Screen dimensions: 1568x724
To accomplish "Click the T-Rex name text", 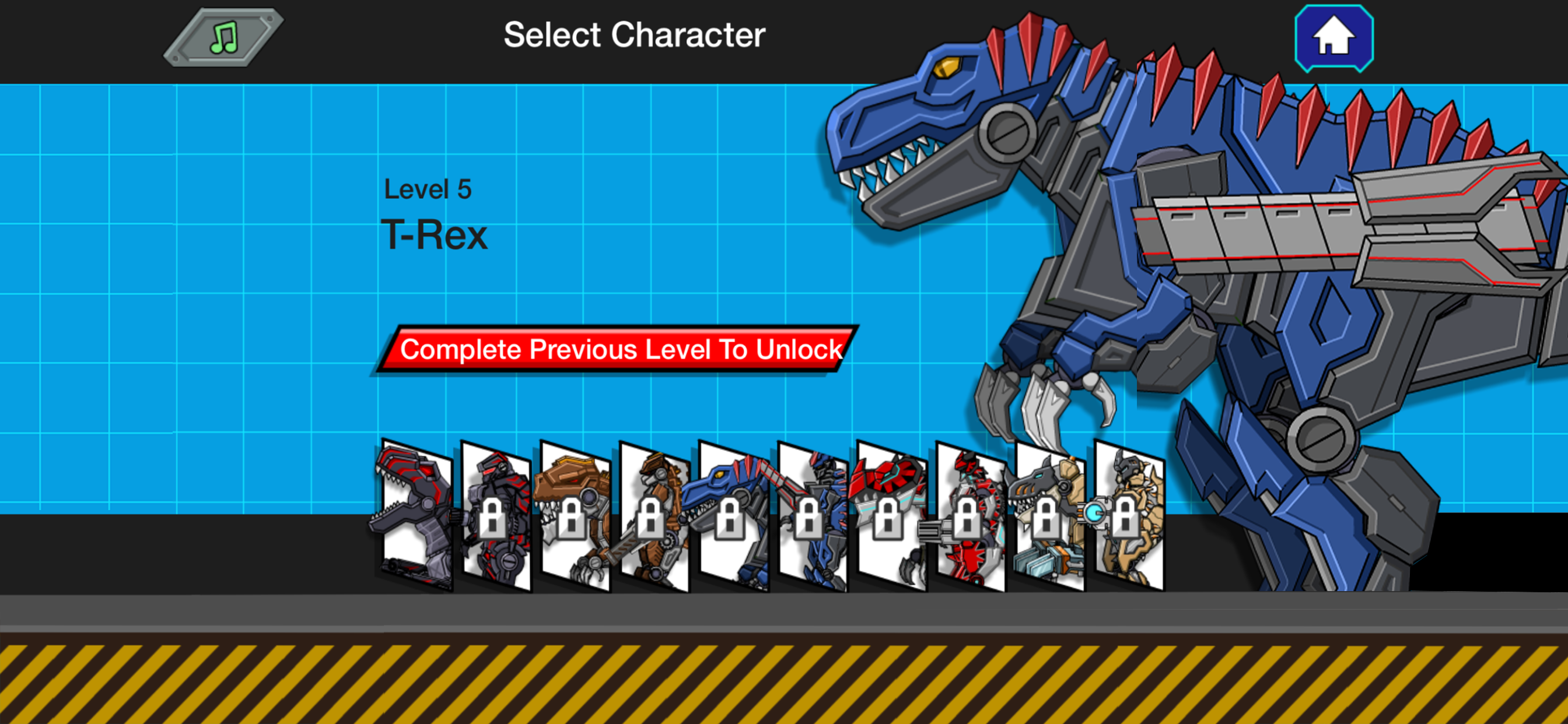I will point(435,234).
